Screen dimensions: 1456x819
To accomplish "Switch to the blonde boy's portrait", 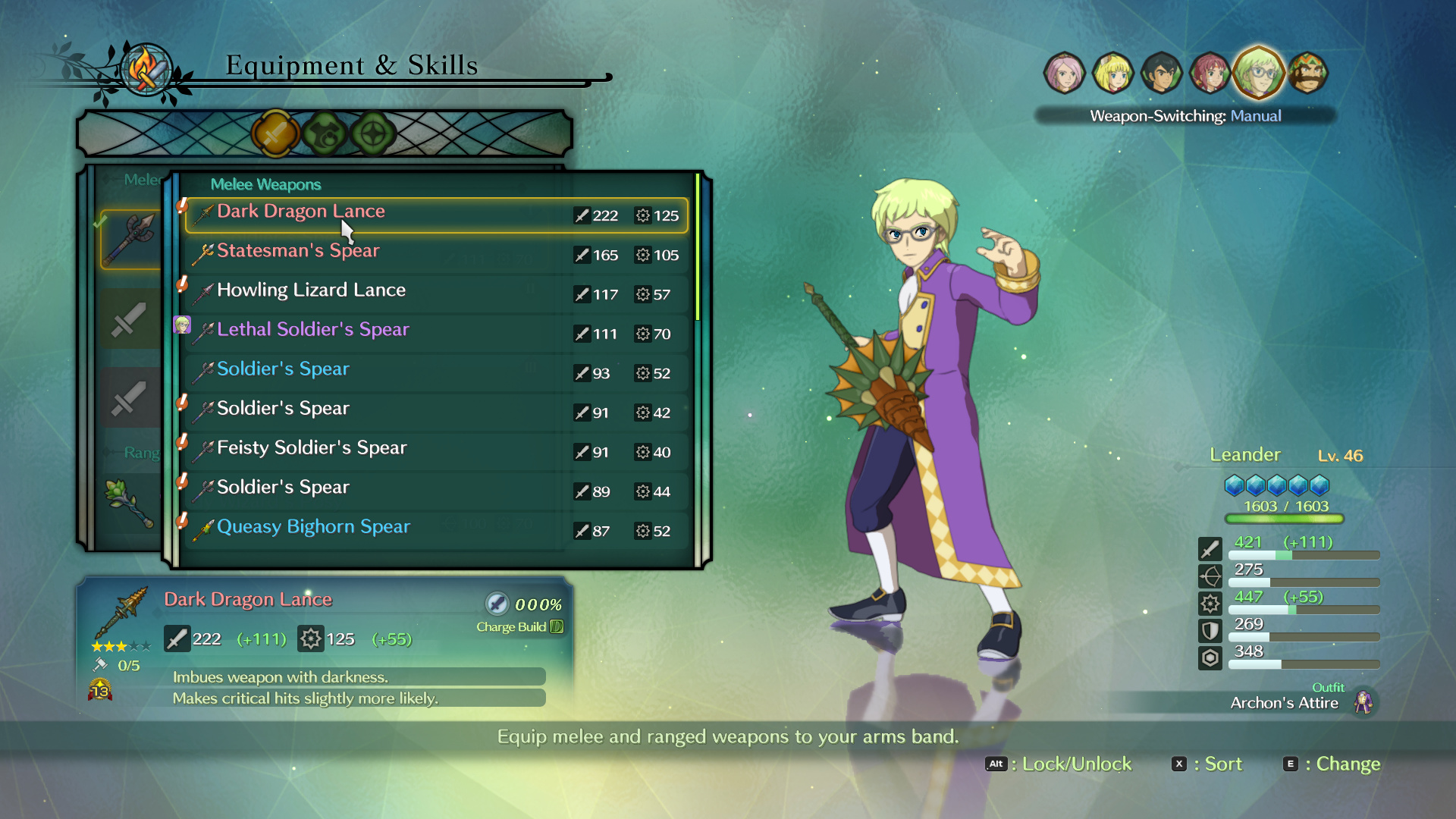I will pyautogui.click(x=1112, y=74).
